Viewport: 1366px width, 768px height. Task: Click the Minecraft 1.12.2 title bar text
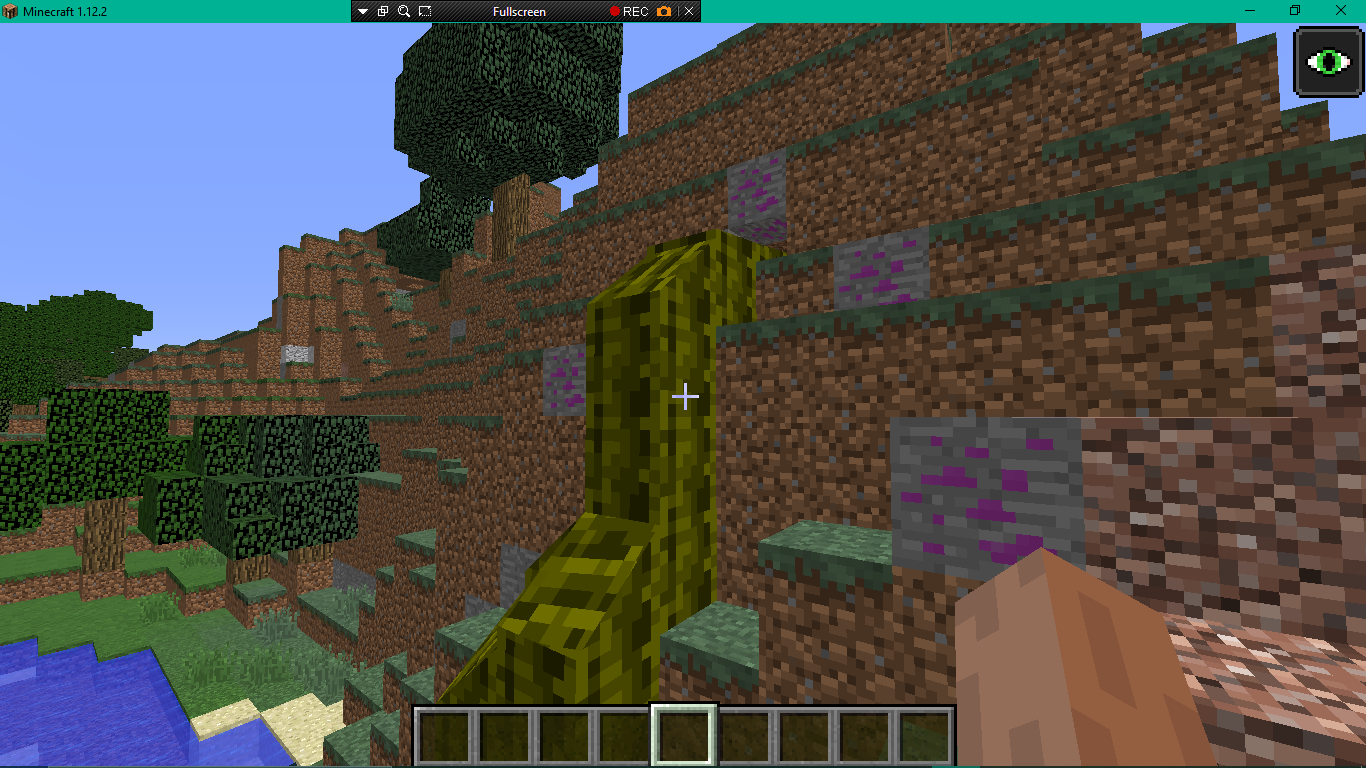coord(66,11)
